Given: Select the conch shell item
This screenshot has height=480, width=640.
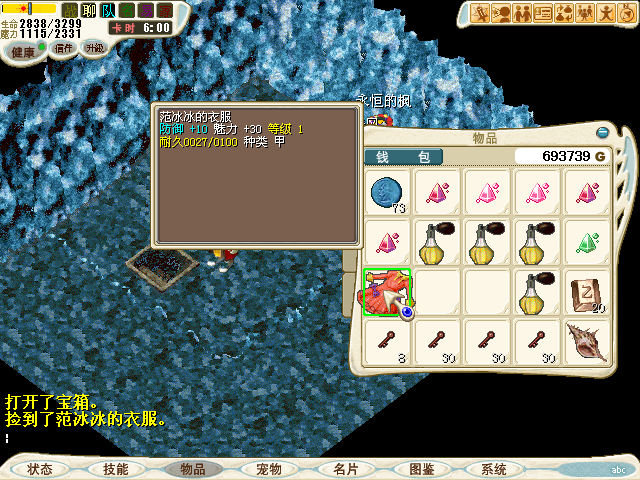Looking at the screenshot, I should (x=588, y=342).
